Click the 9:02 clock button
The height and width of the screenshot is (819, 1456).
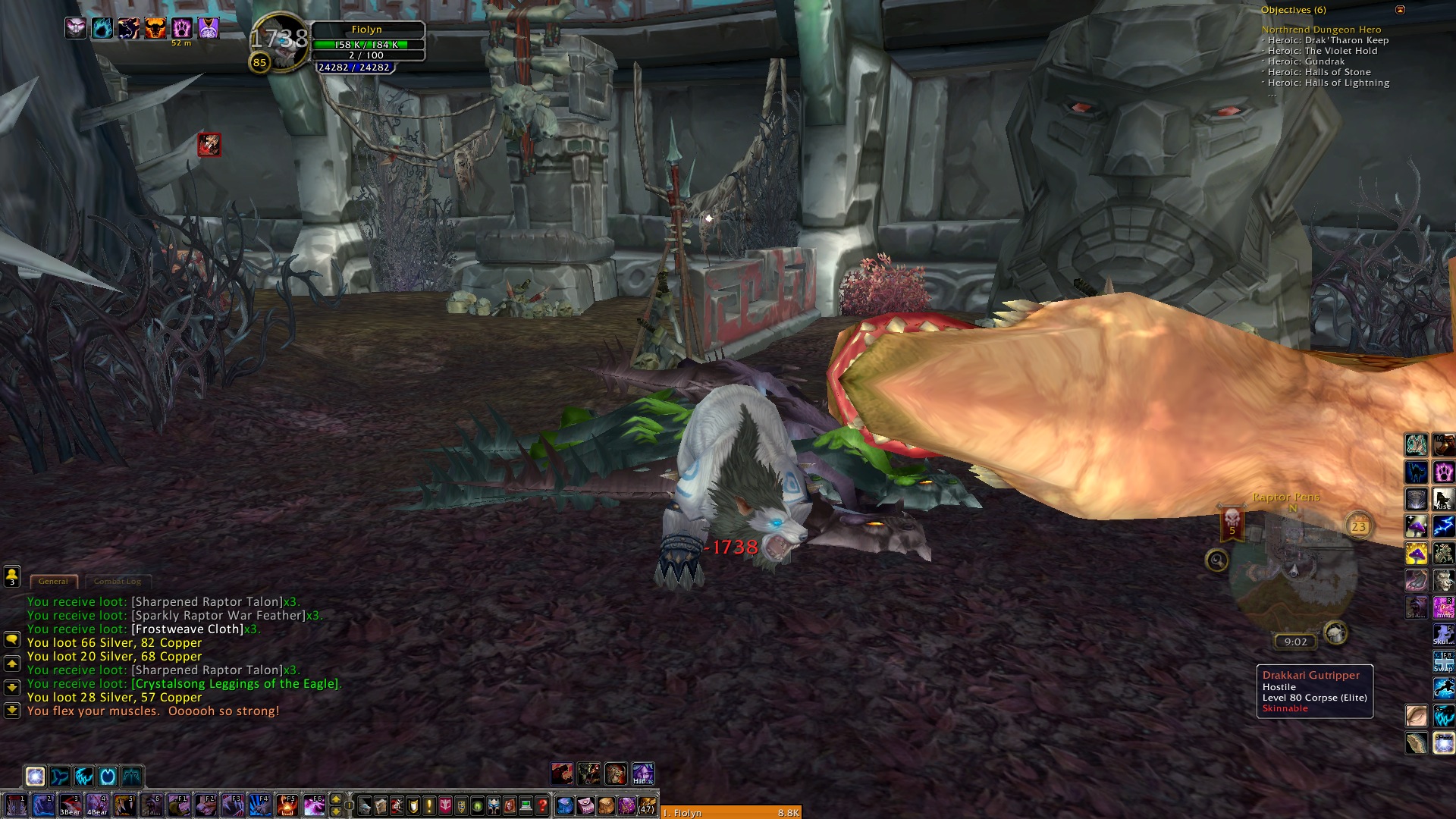[x=1295, y=642]
